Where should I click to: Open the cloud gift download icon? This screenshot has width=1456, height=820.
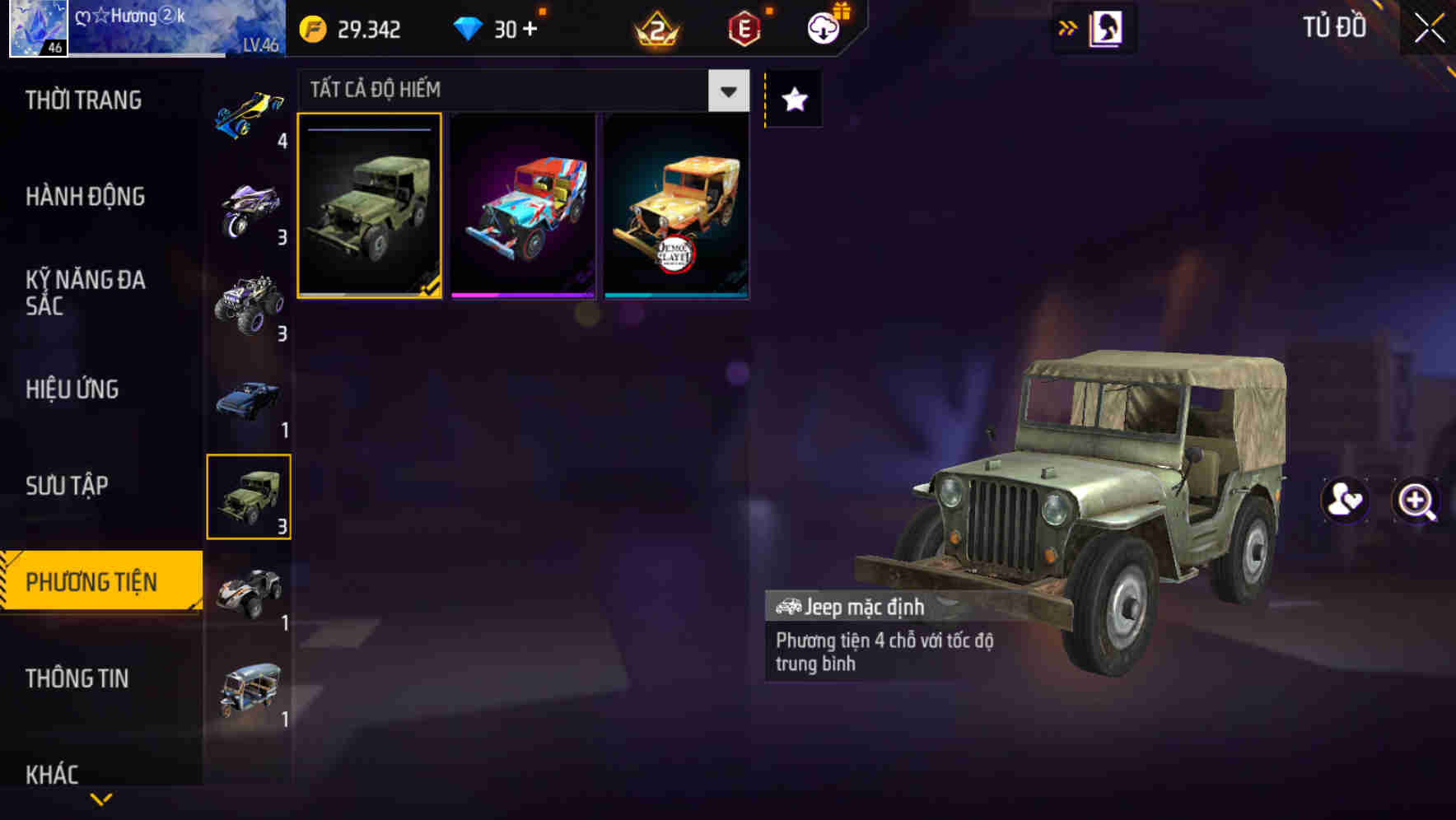coord(824,27)
